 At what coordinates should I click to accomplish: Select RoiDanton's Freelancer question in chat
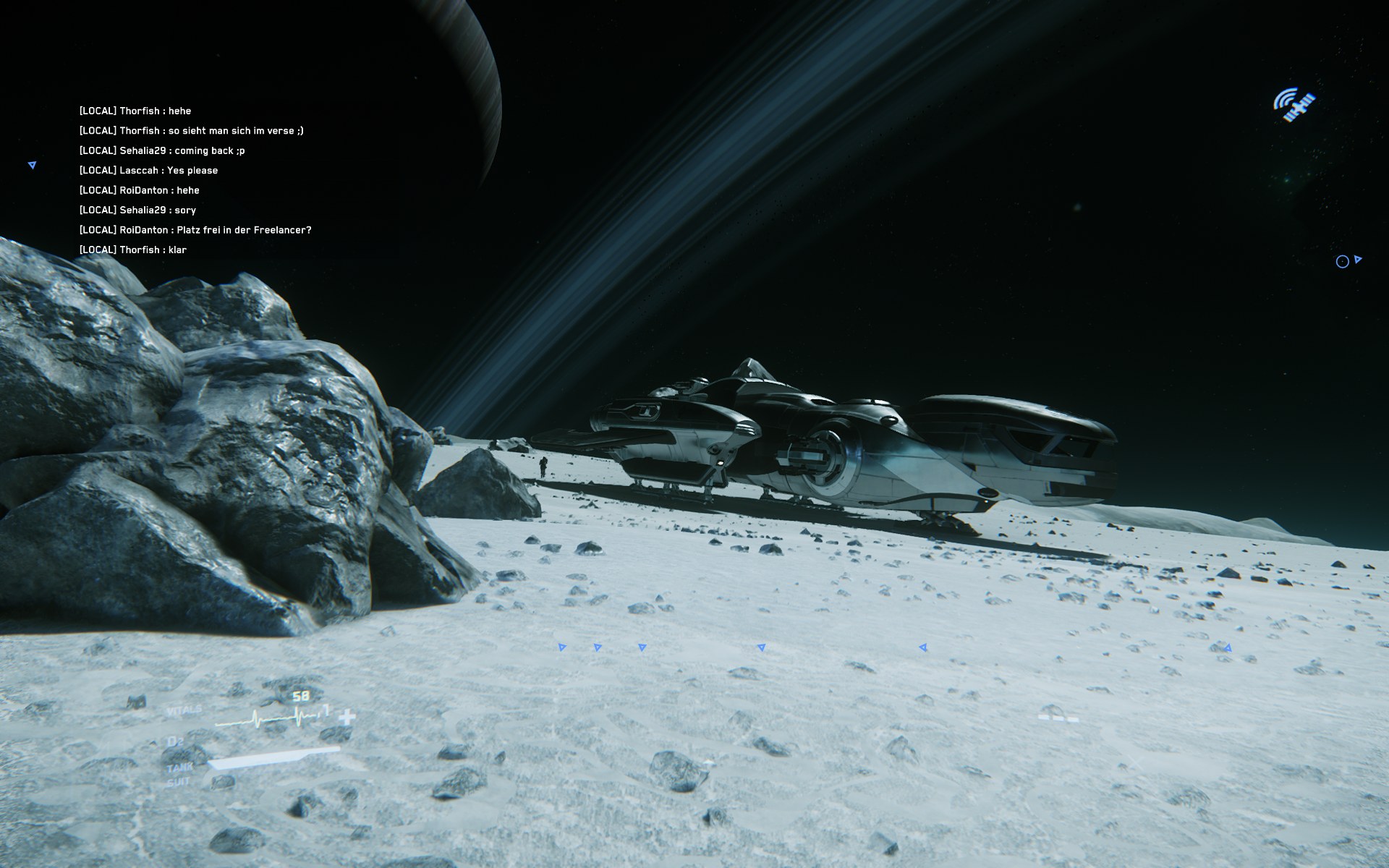coord(195,230)
